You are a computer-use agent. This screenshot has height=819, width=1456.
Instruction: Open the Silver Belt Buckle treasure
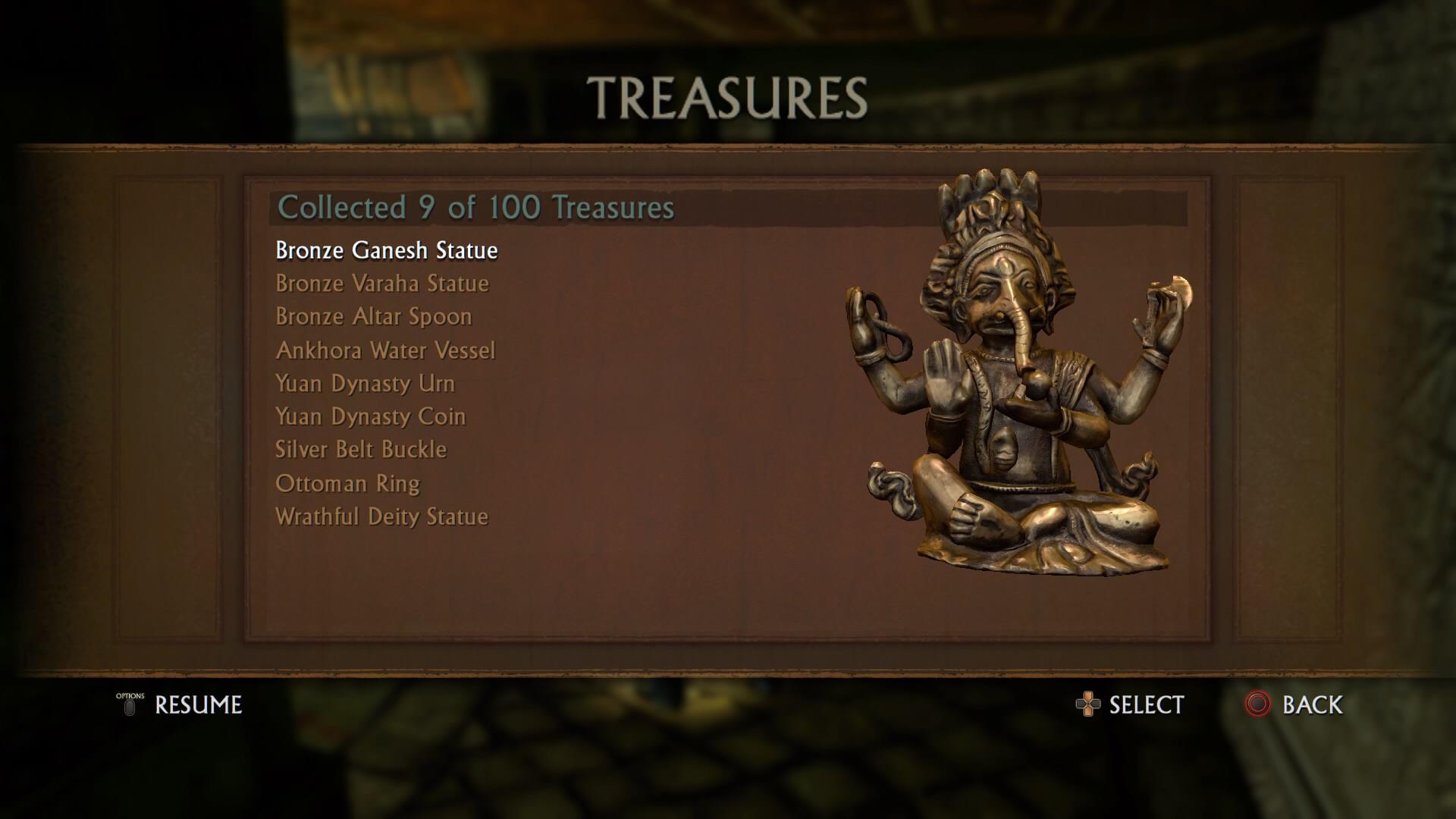pyautogui.click(x=360, y=450)
